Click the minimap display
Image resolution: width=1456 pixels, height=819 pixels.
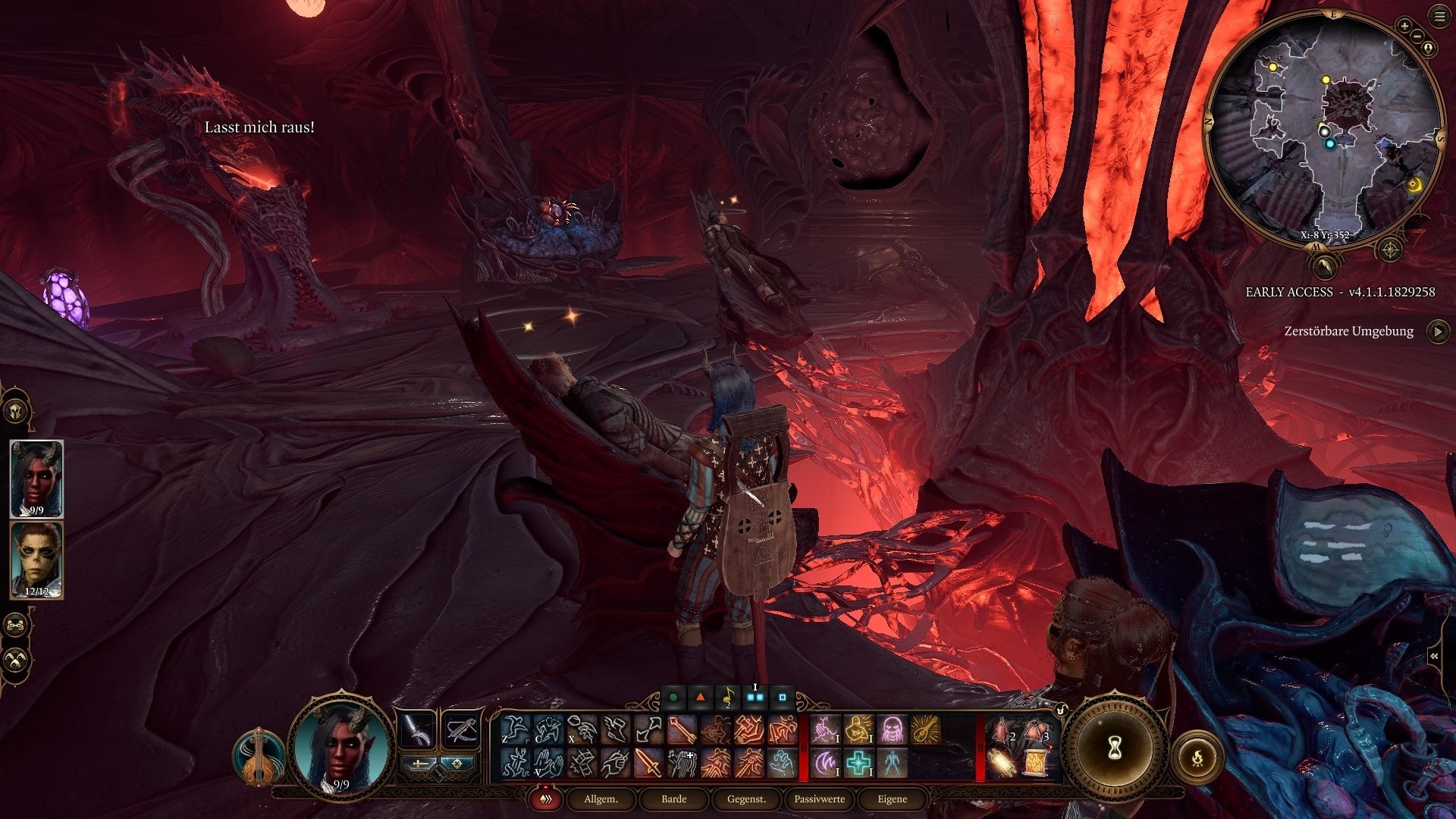pos(1323,129)
